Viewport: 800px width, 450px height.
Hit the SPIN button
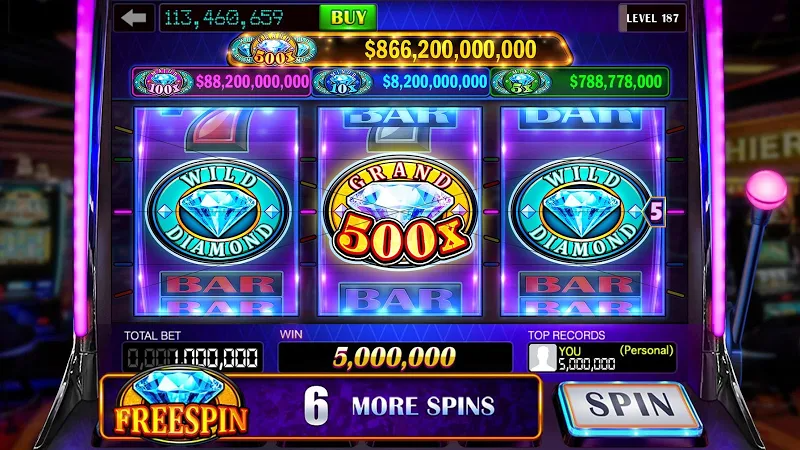click(x=629, y=406)
